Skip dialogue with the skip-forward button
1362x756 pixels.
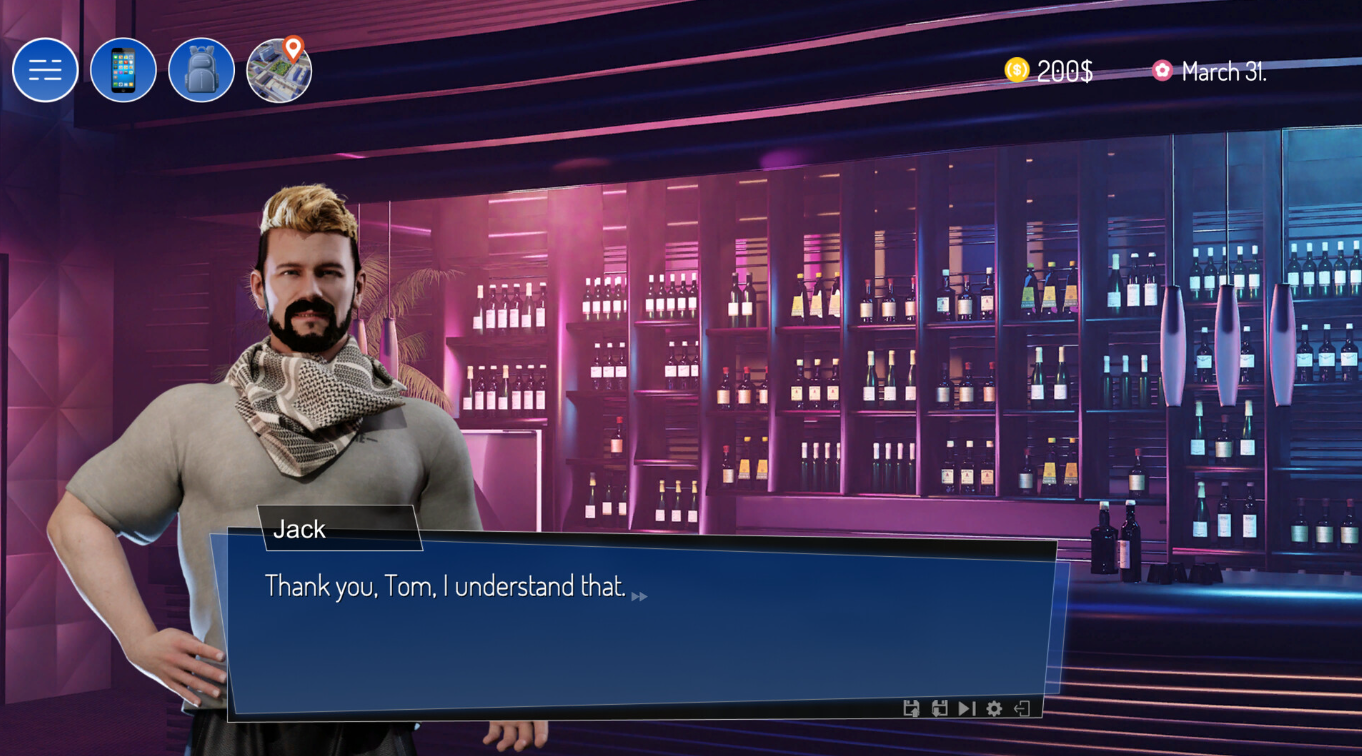pyautogui.click(x=966, y=708)
